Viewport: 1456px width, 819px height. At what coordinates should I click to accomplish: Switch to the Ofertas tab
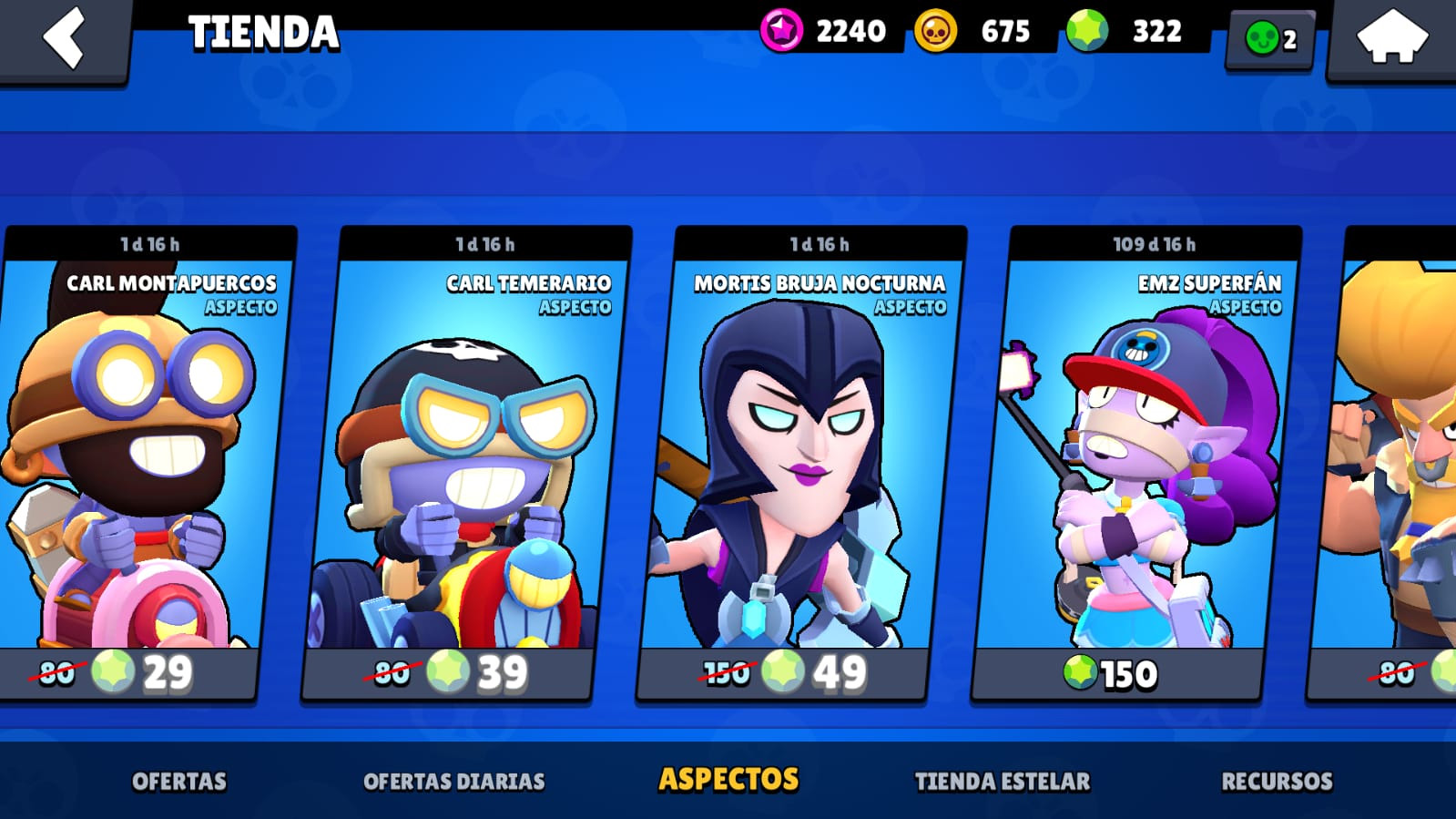coord(179,782)
